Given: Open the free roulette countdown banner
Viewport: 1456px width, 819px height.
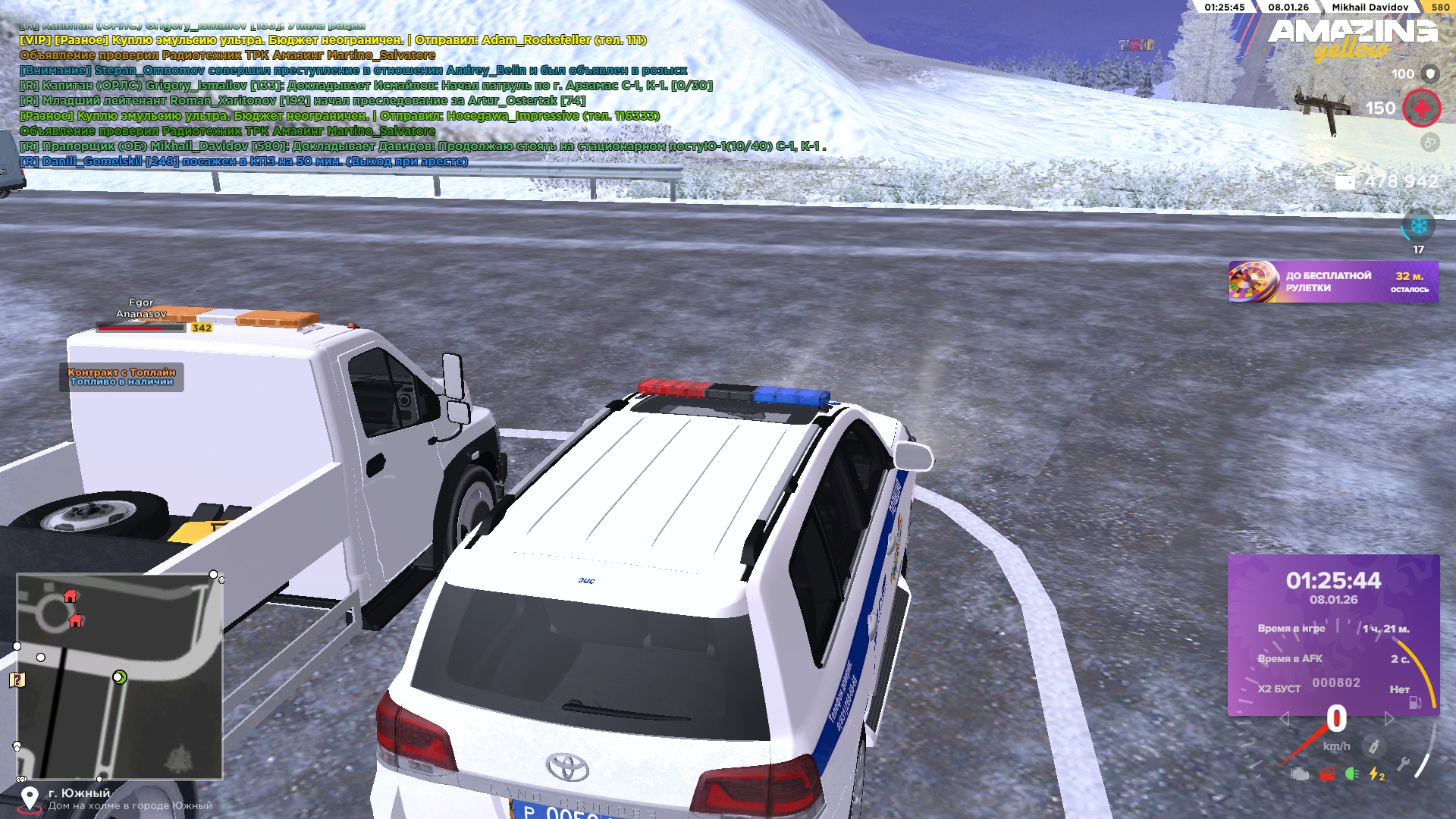Looking at the screenshot, I should point(1332,282).
